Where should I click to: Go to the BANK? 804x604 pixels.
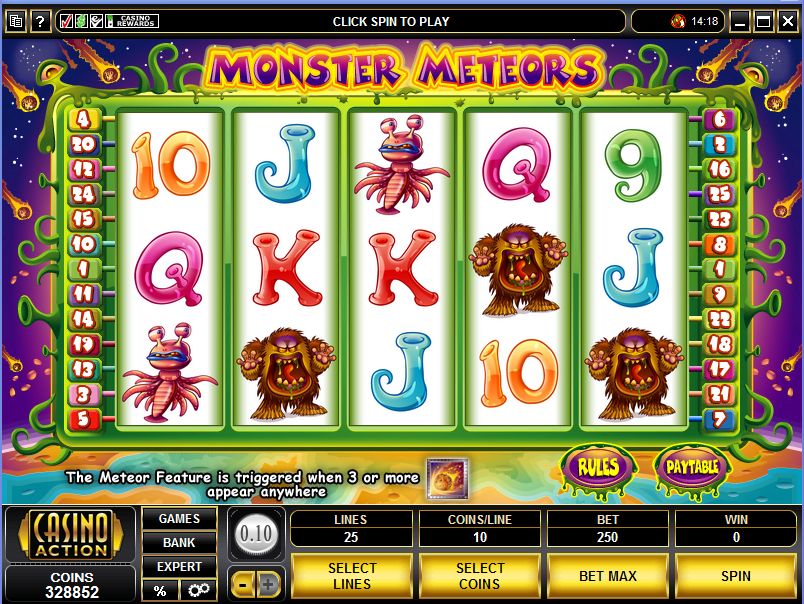pos(179,542)
